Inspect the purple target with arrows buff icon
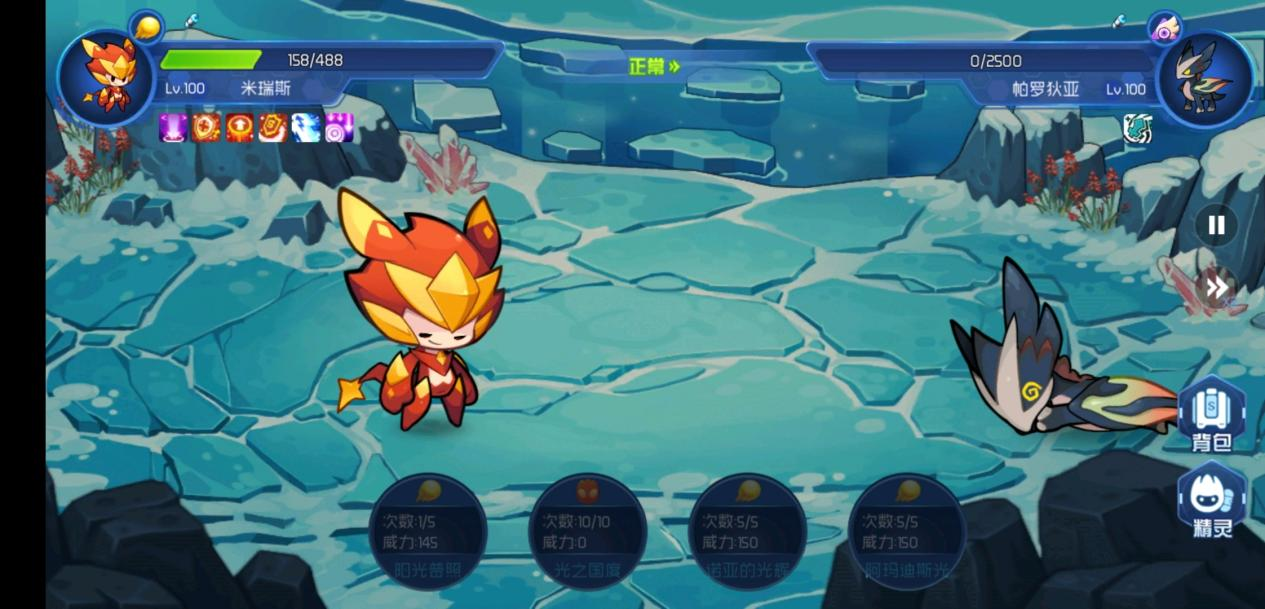The image size is (1265, 609). pos(339,128)
